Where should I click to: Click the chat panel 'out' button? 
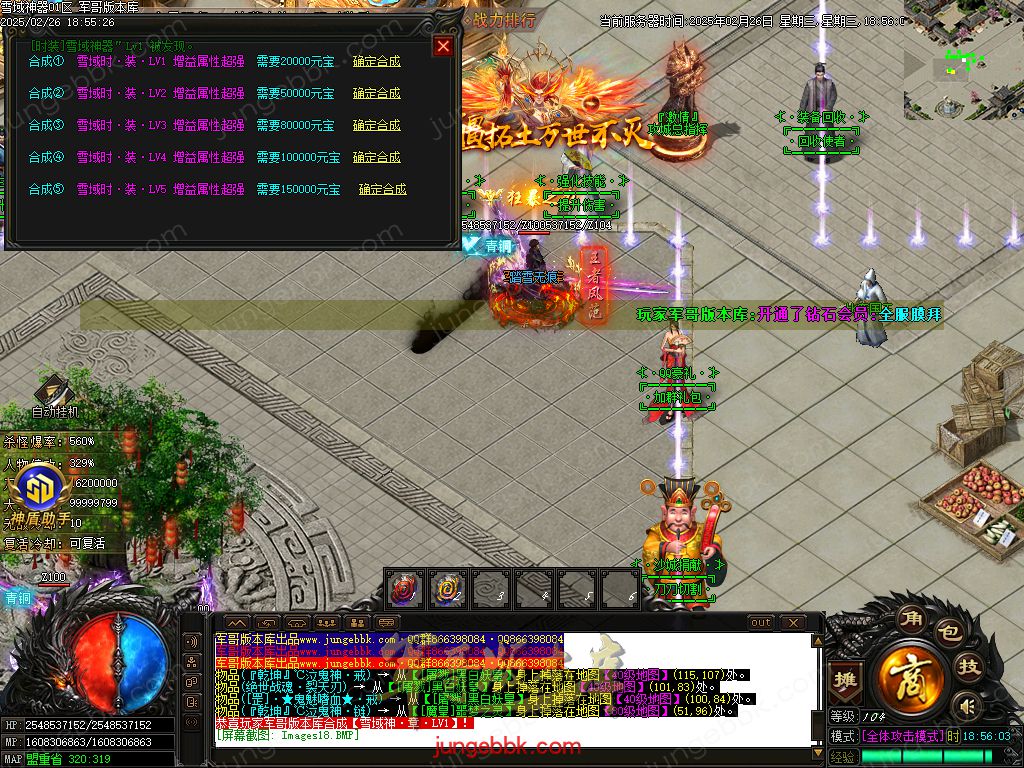(761, 623)
